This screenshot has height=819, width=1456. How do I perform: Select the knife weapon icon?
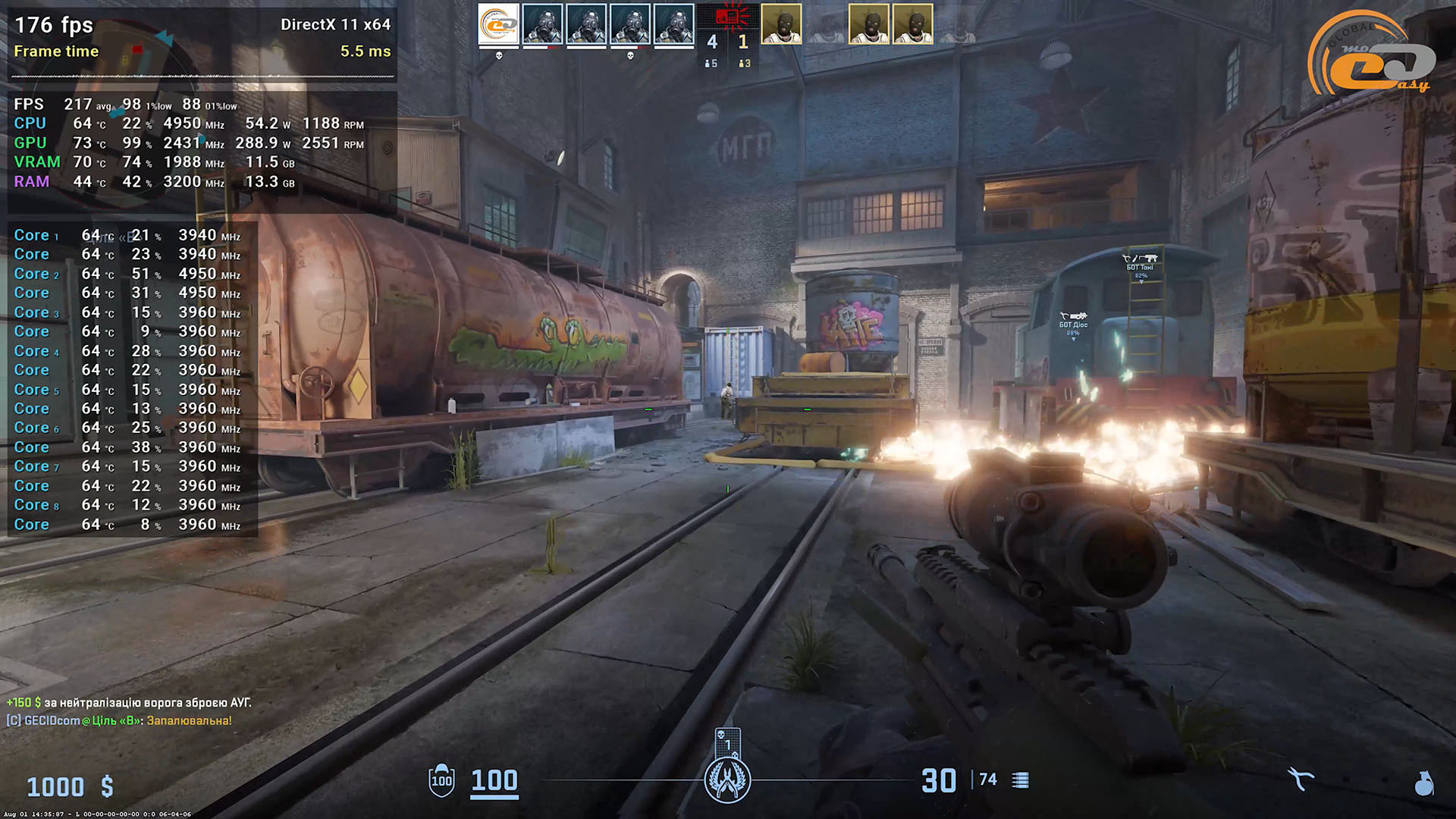[1300, 779]
